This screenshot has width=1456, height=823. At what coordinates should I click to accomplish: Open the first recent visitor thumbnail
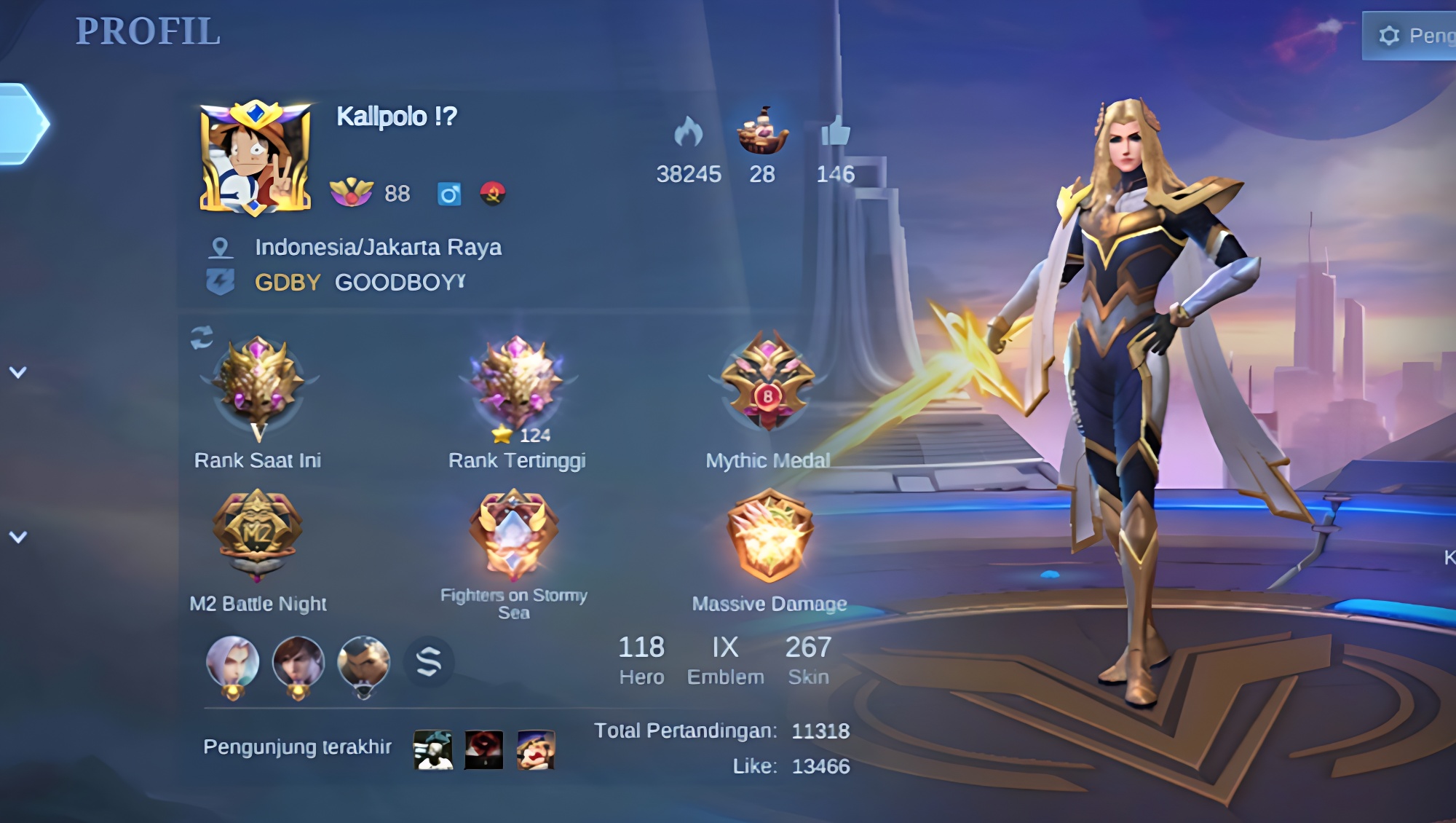[433, 749]
